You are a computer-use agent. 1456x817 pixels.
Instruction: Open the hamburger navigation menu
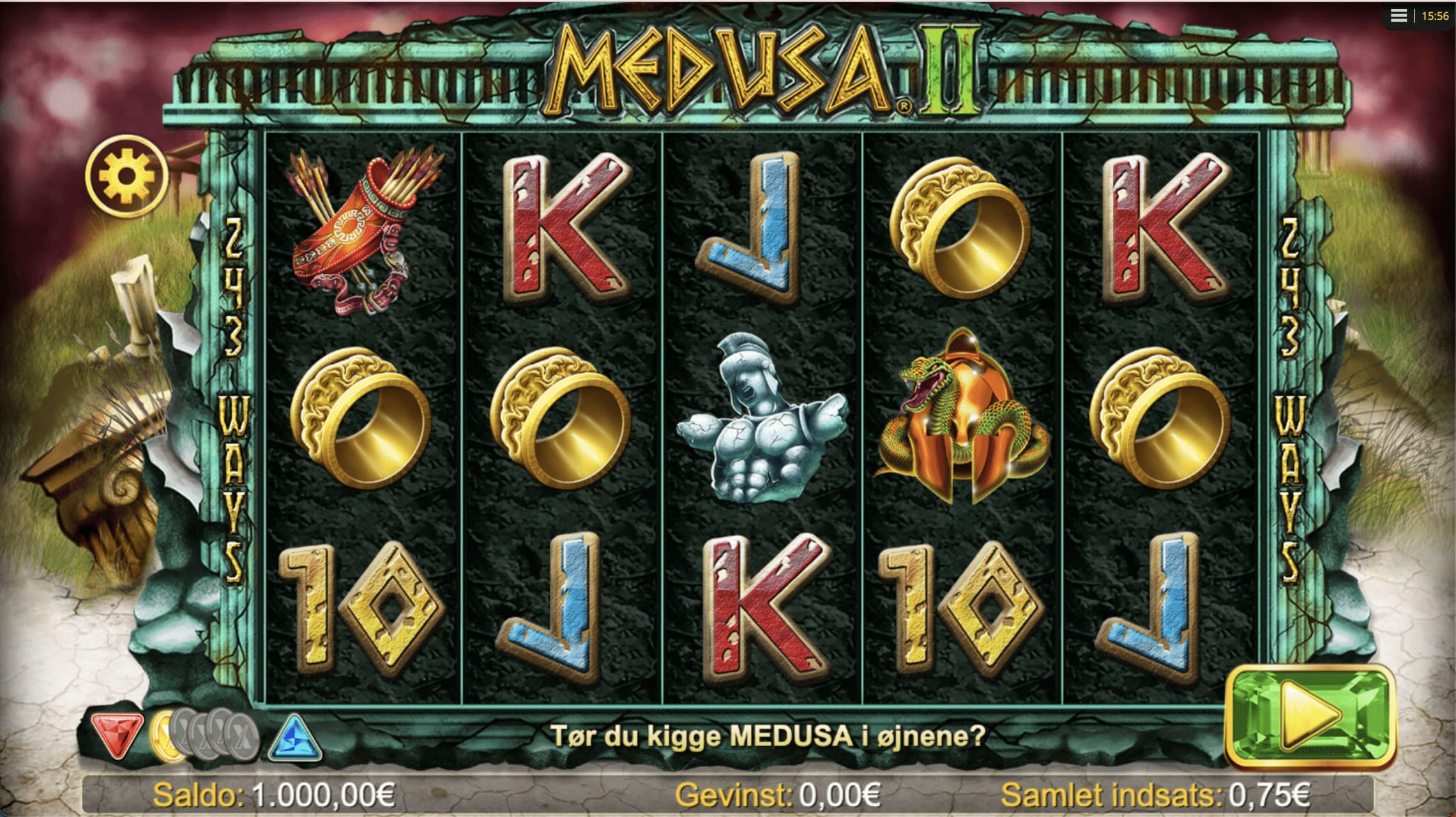point(1399,17)
